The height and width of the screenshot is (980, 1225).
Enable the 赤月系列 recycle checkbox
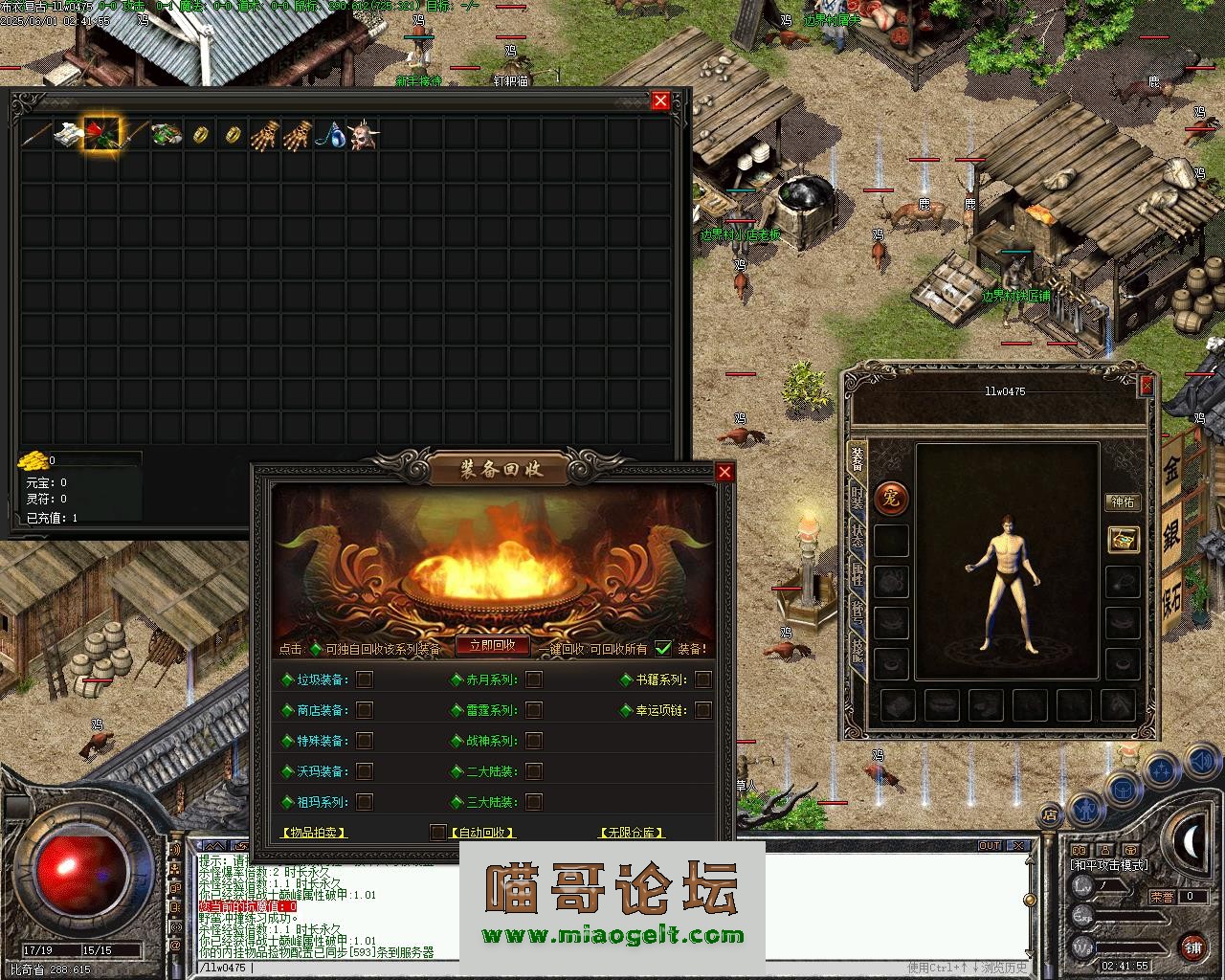click(x=534, y=679)
